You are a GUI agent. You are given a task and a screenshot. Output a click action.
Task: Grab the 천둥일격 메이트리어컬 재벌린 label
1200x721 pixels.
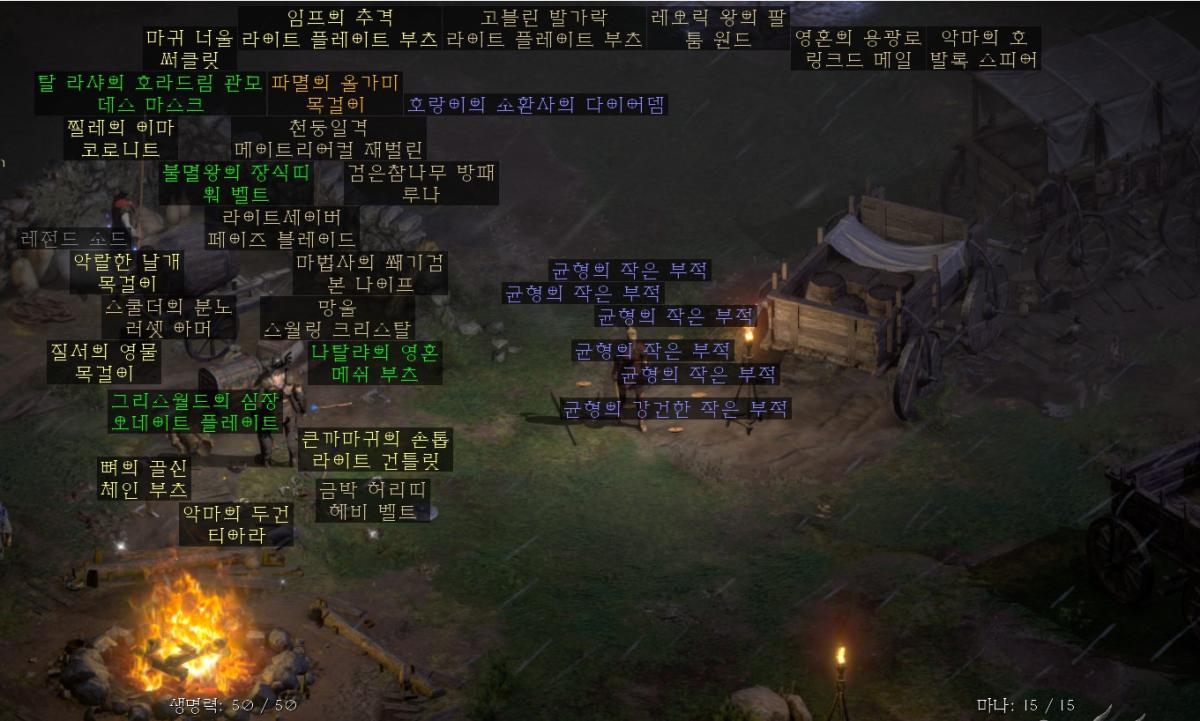(x=328, y=139)
